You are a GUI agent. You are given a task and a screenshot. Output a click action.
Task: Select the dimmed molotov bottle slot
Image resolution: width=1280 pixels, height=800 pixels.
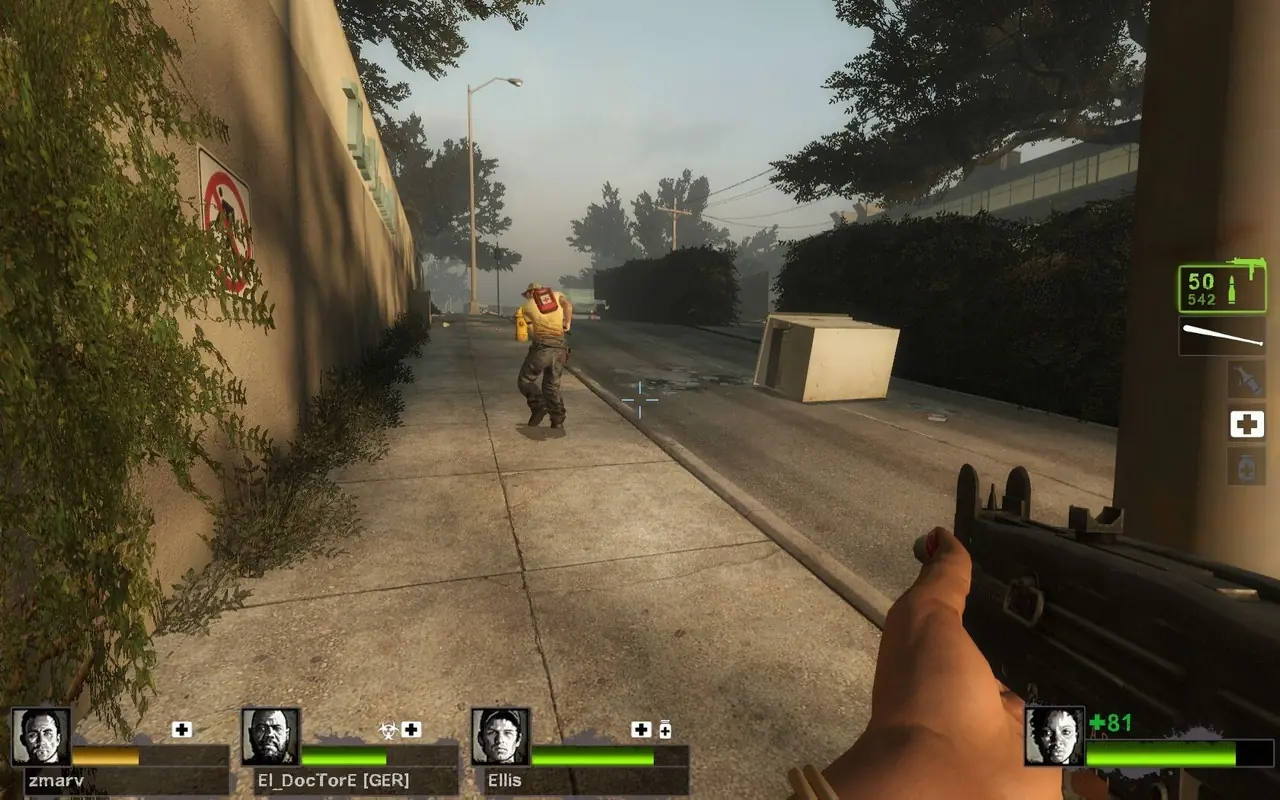1246,379
